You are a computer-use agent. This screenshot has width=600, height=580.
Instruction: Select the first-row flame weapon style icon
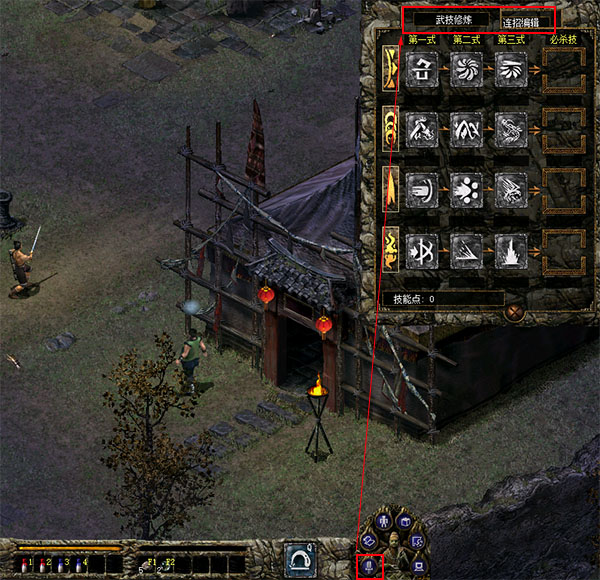pos(388,68)
